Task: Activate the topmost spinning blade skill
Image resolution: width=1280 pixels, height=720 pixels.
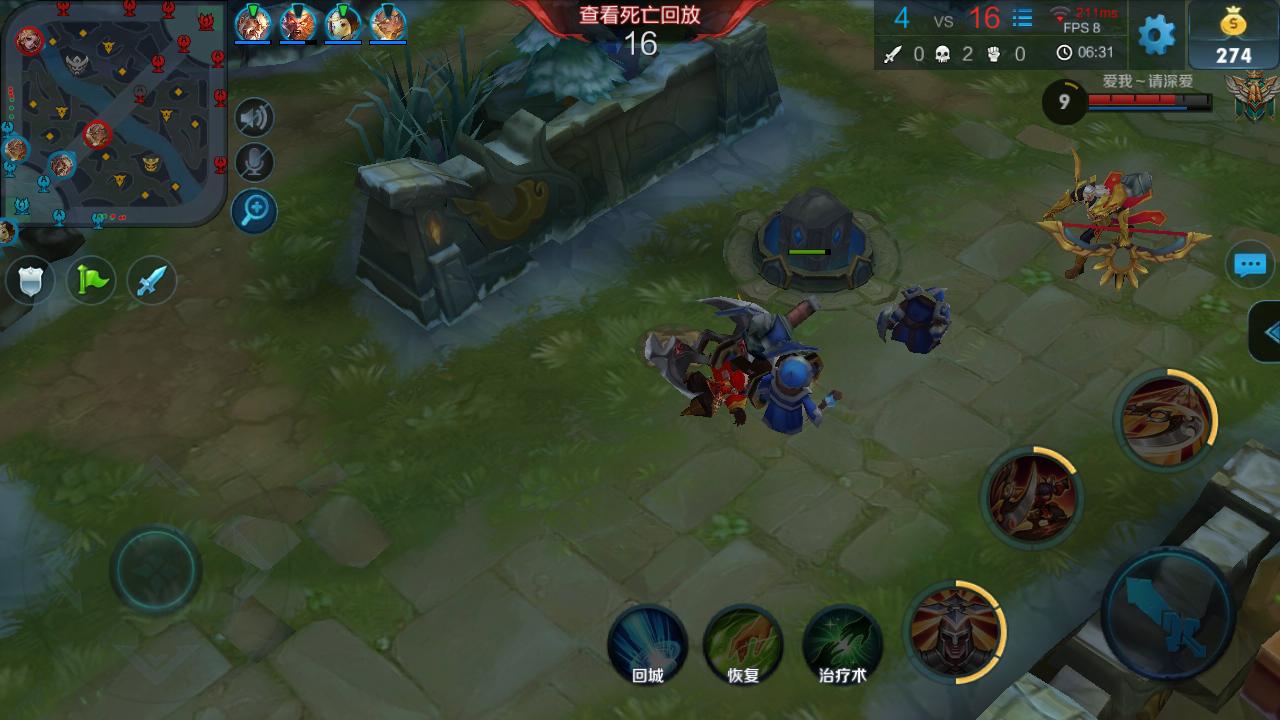Action: pos(1165,418)
